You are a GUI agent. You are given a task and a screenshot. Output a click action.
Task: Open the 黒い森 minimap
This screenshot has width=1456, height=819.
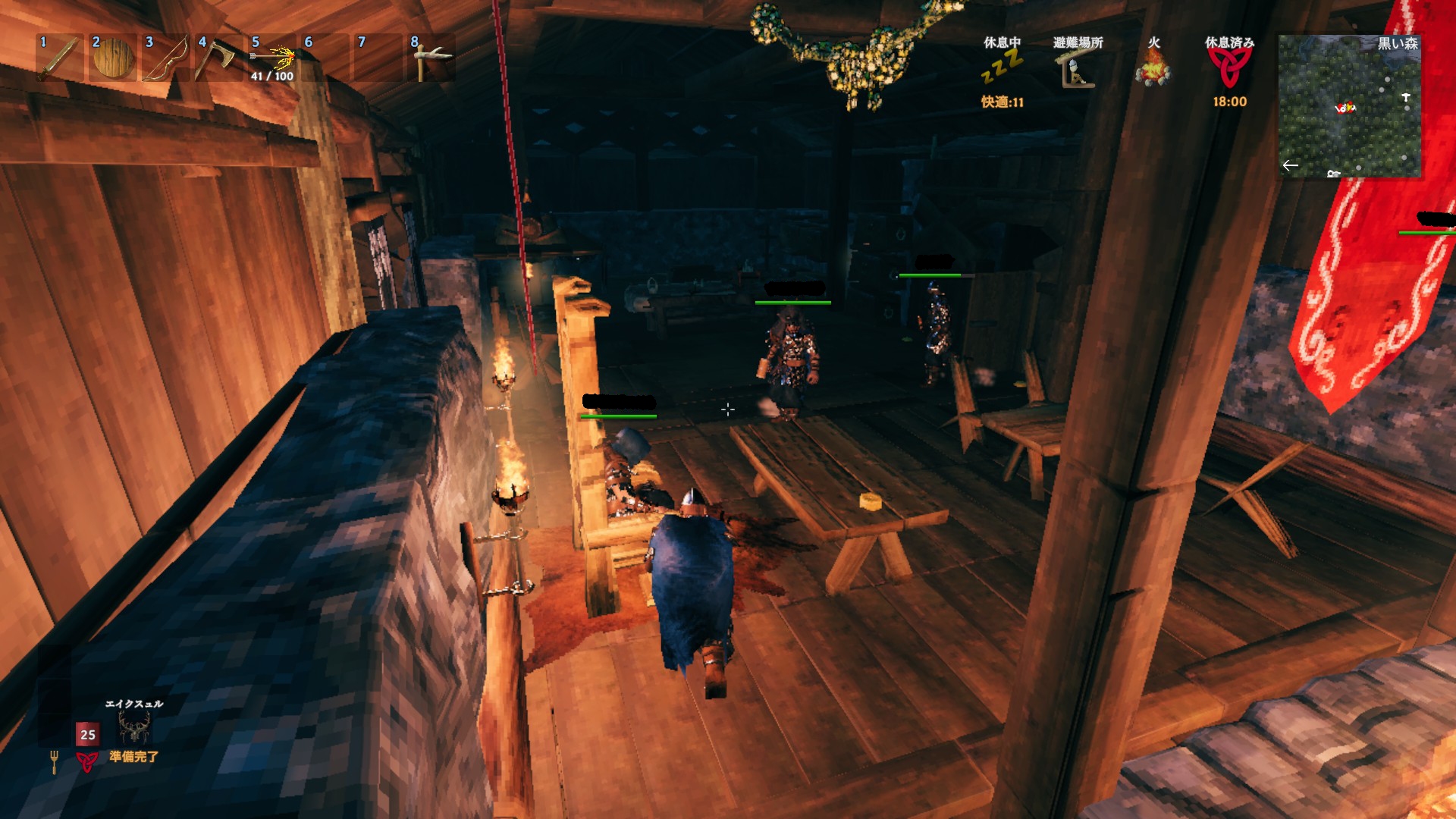point(1349,106)
